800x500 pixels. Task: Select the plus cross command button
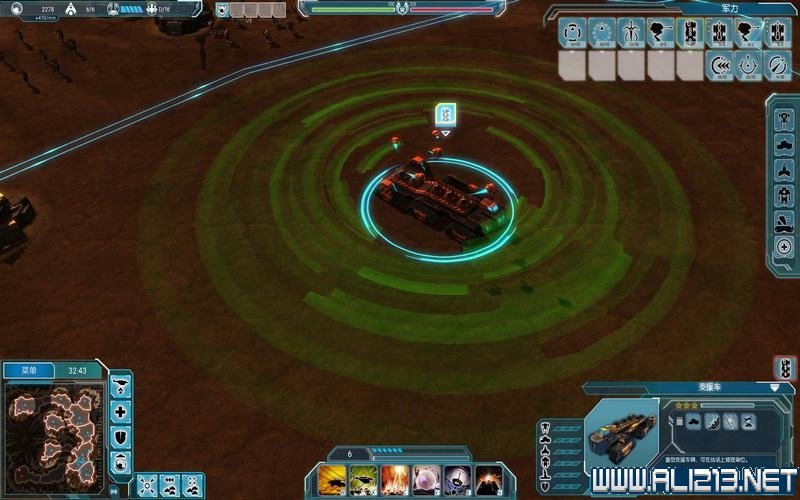(121, 412)
